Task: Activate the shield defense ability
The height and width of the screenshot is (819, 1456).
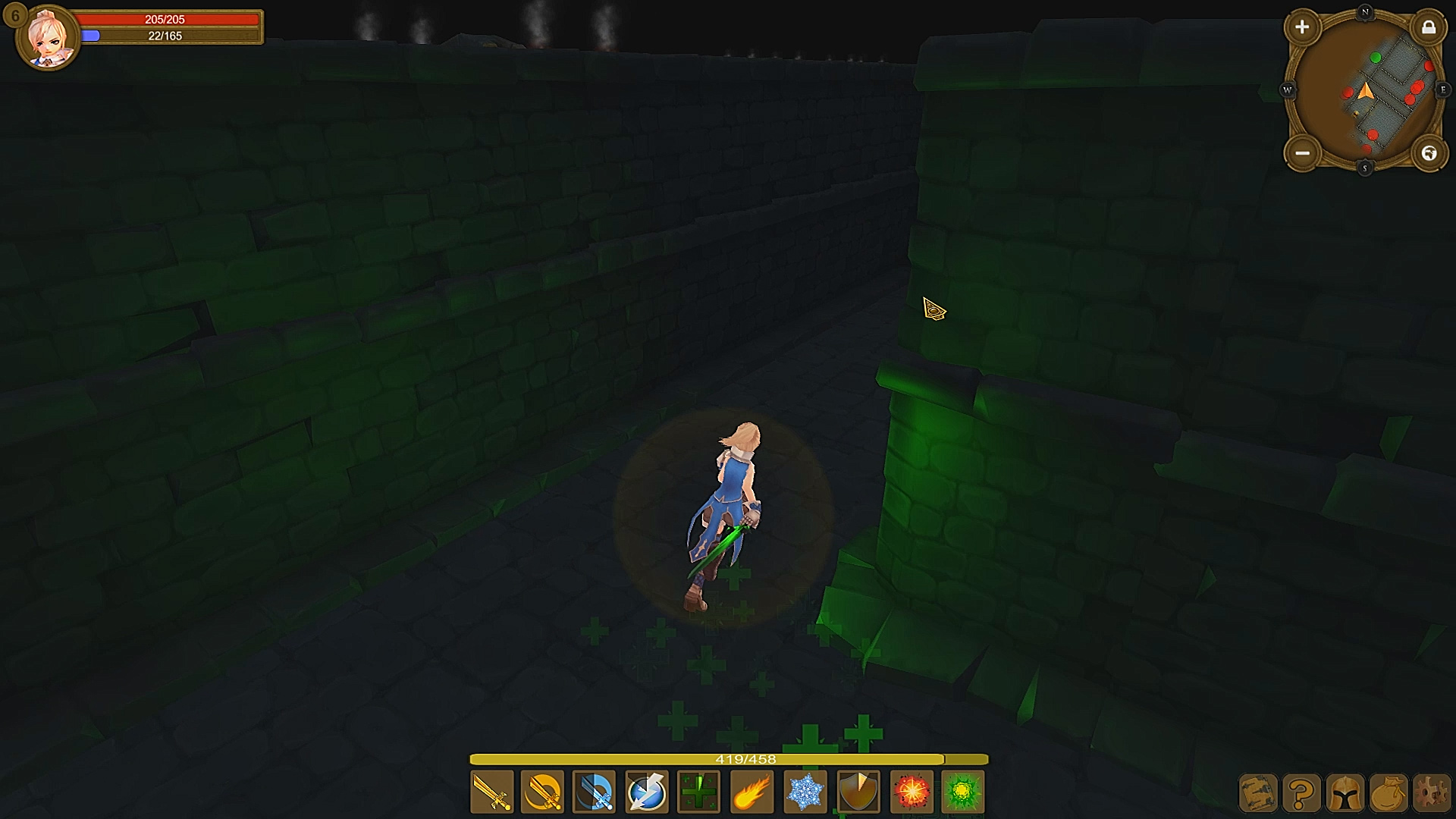Action: point(858,791)
